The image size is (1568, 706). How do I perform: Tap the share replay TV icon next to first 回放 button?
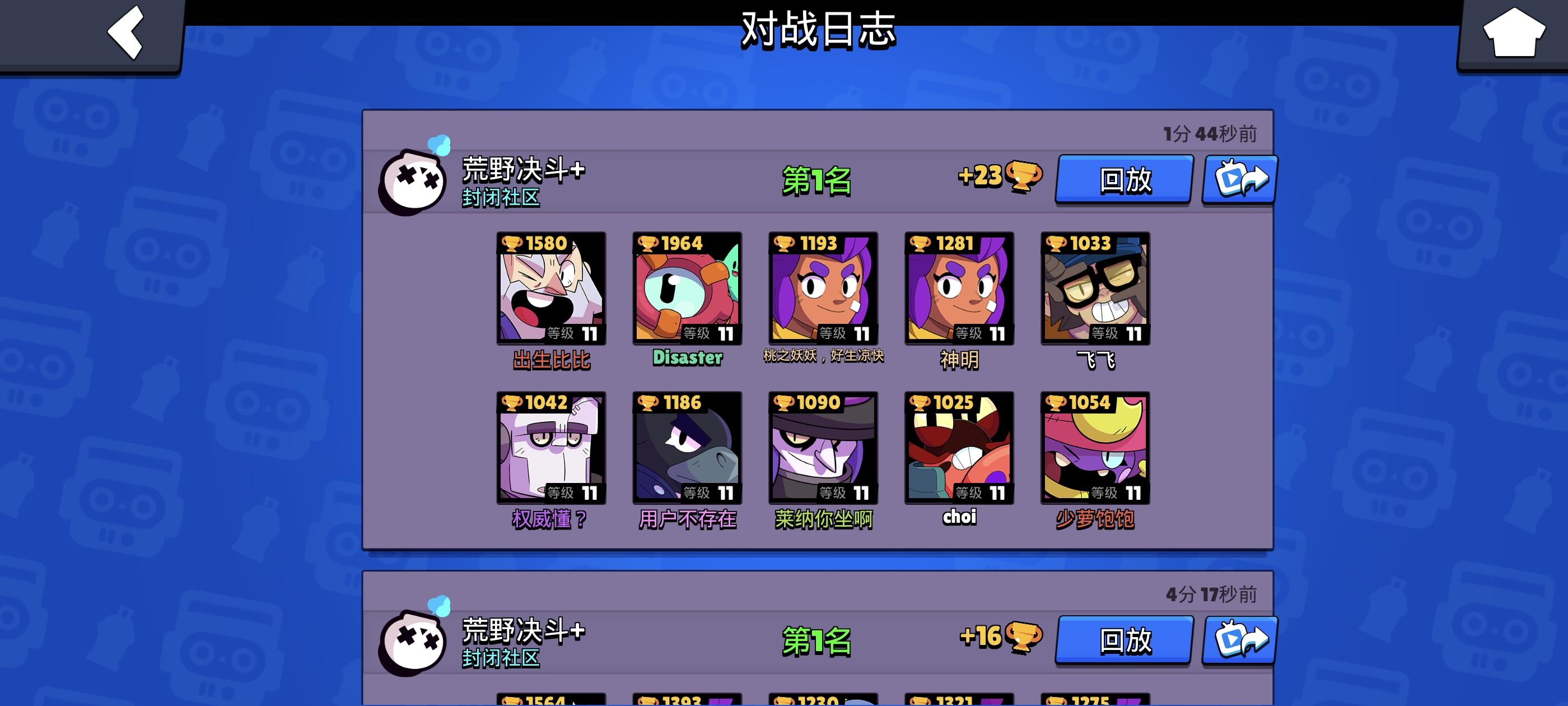click(1239, 179)
